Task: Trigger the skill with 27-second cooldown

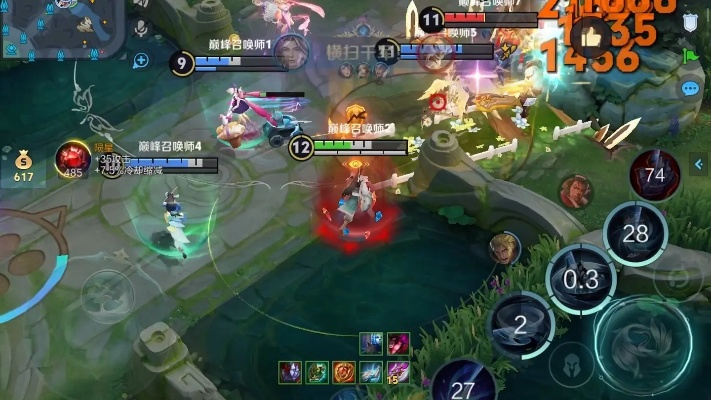Action: [462, 385]
